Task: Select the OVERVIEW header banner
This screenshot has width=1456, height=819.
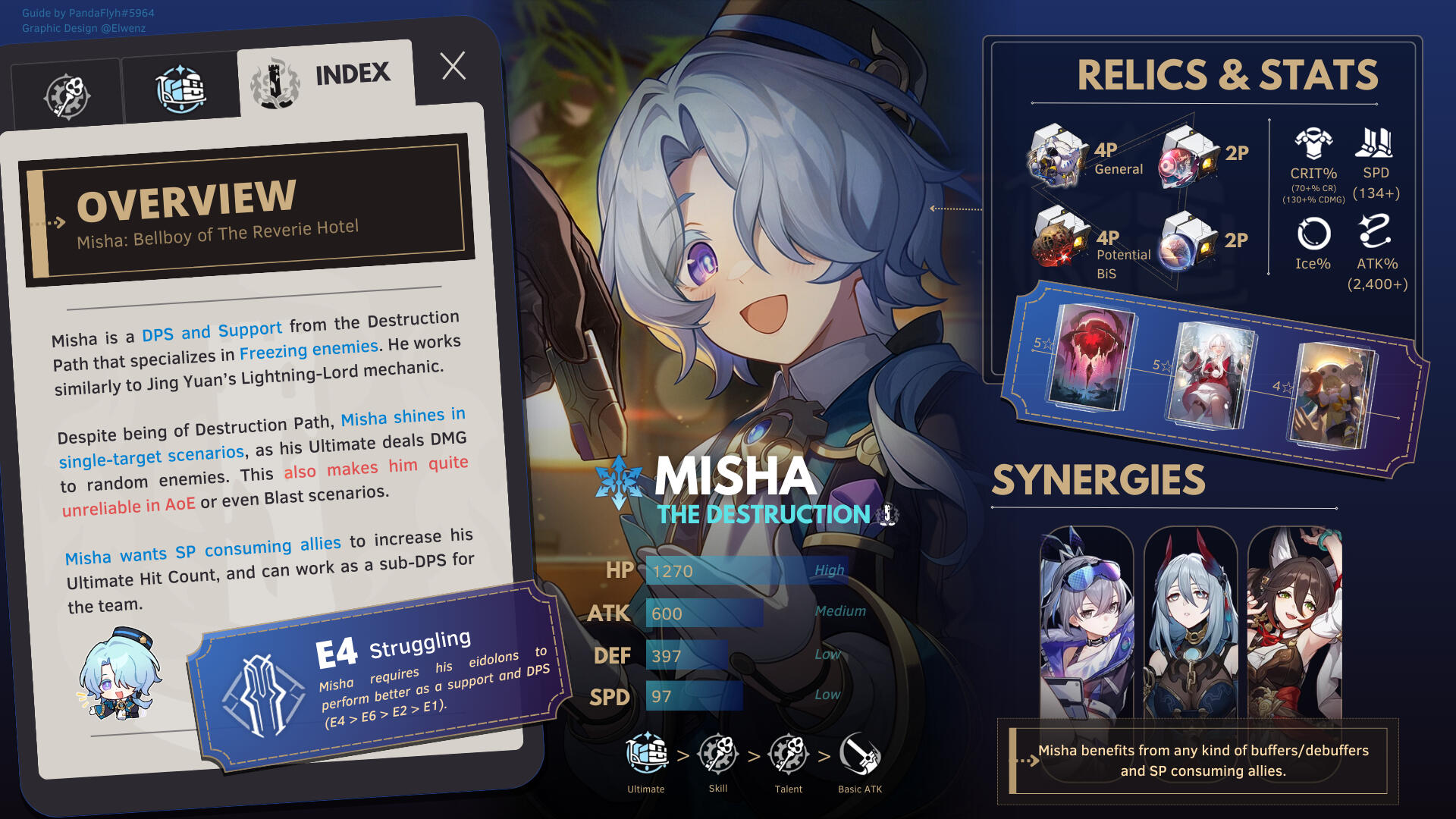Action: (x=247, y=211)
